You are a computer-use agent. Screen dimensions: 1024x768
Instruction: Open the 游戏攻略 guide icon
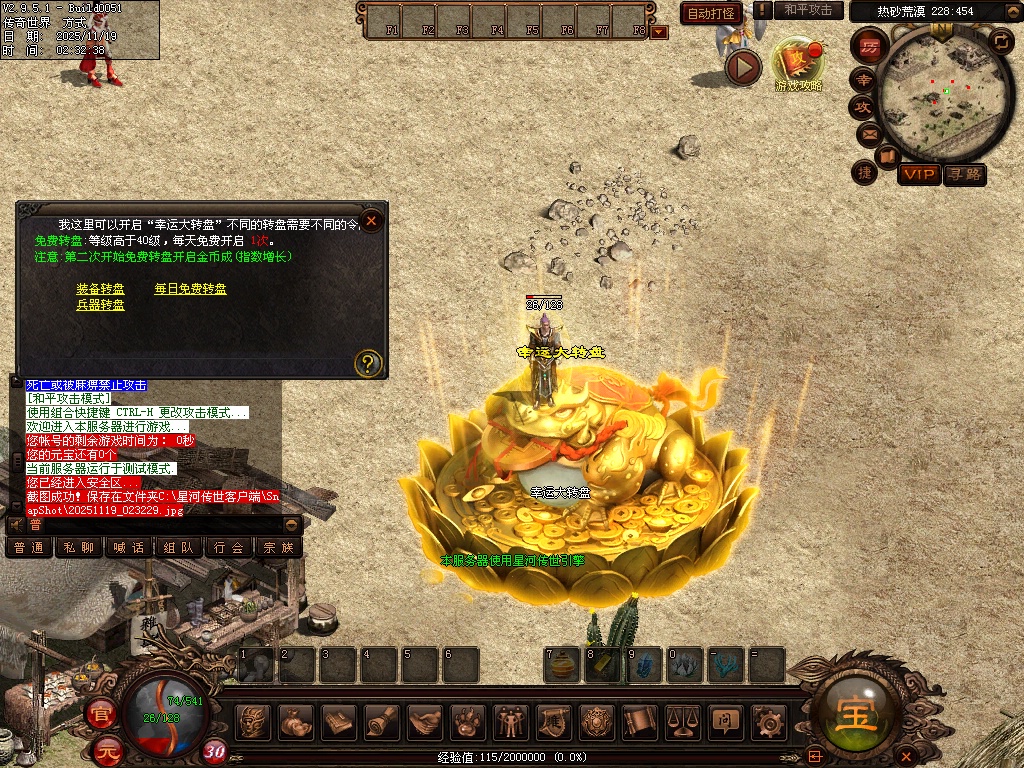point(797,63)
